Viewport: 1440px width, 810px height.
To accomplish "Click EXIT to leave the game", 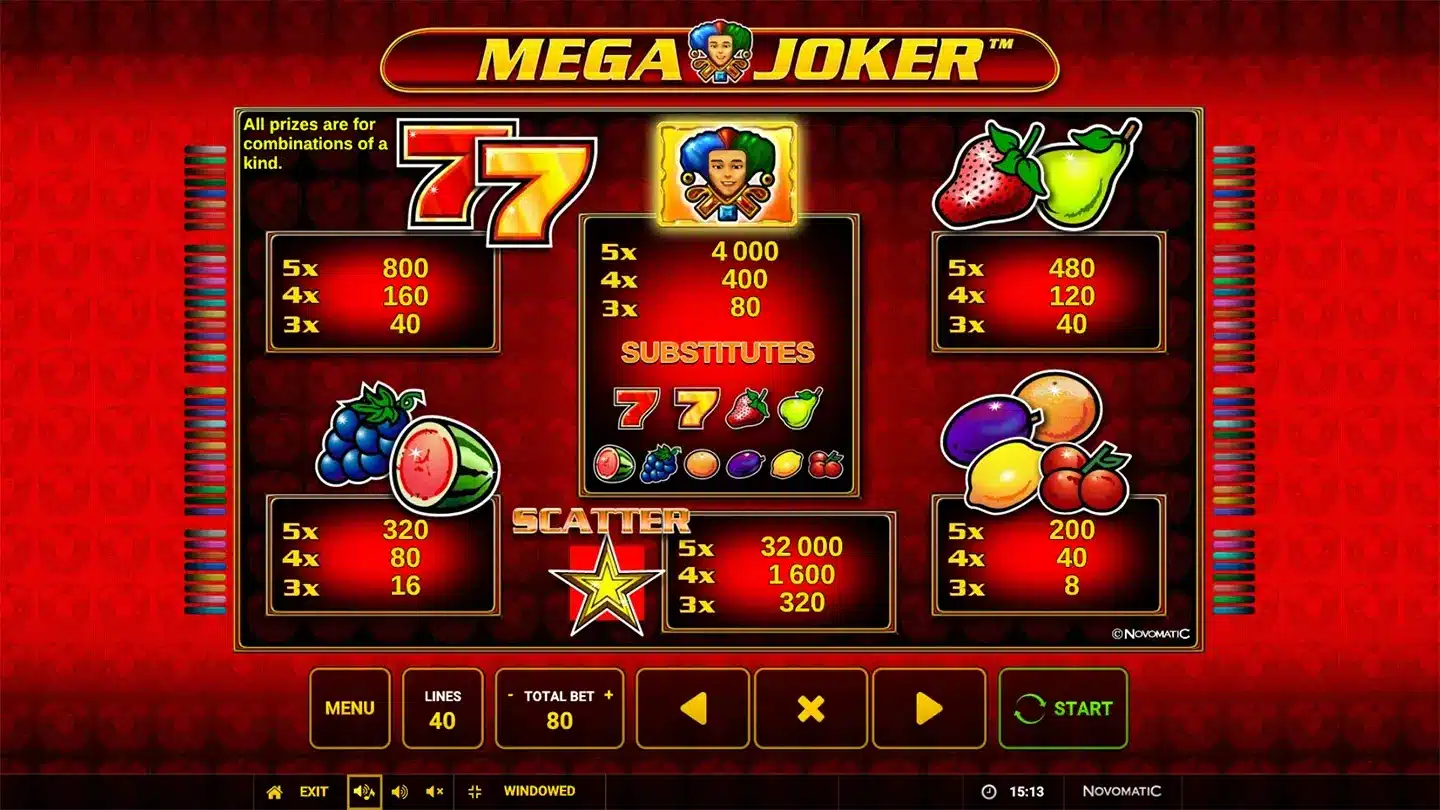I will (x=312, y=791).
